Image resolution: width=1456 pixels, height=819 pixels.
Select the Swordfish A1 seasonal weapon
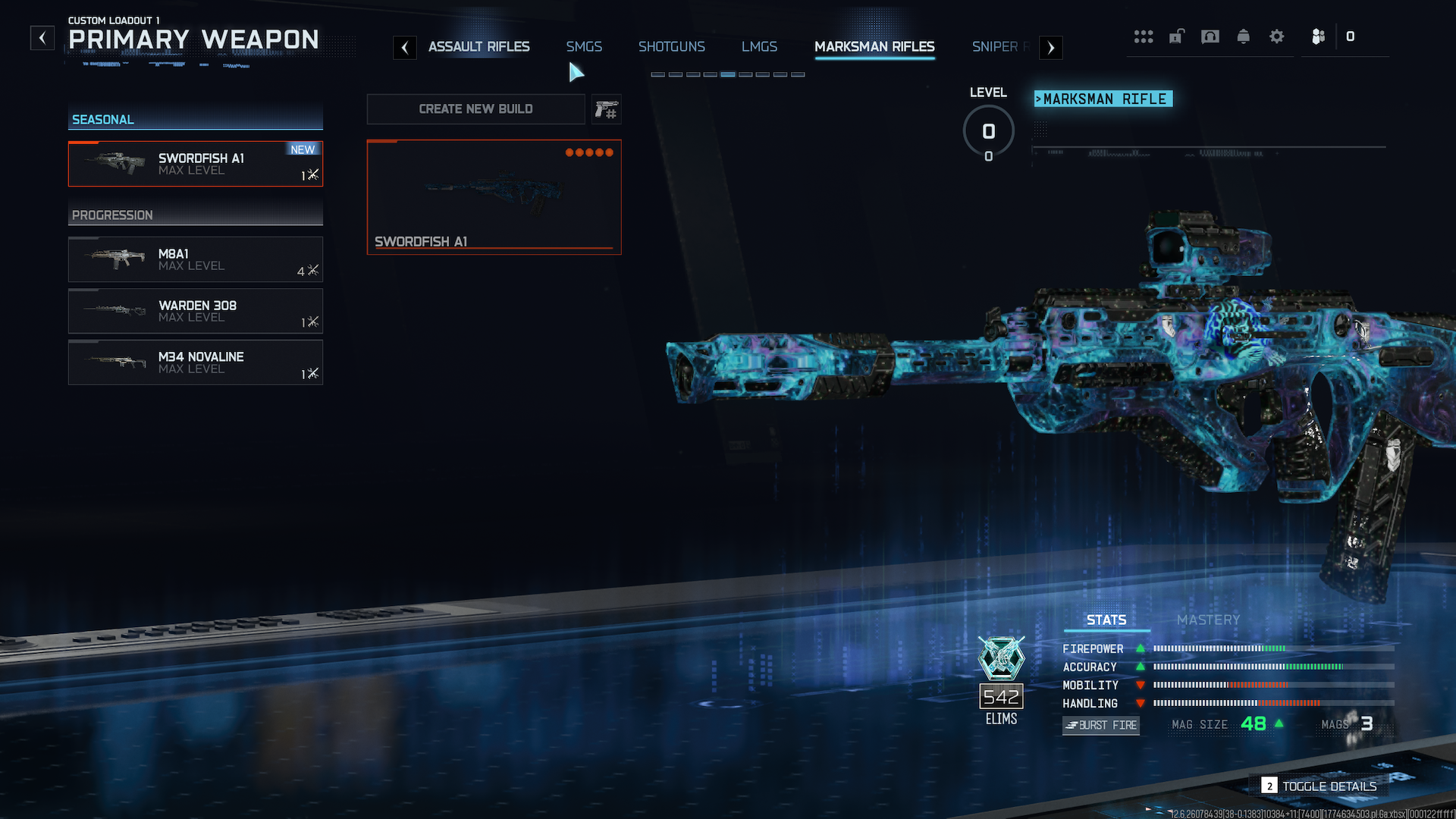(x=196, y=164)
